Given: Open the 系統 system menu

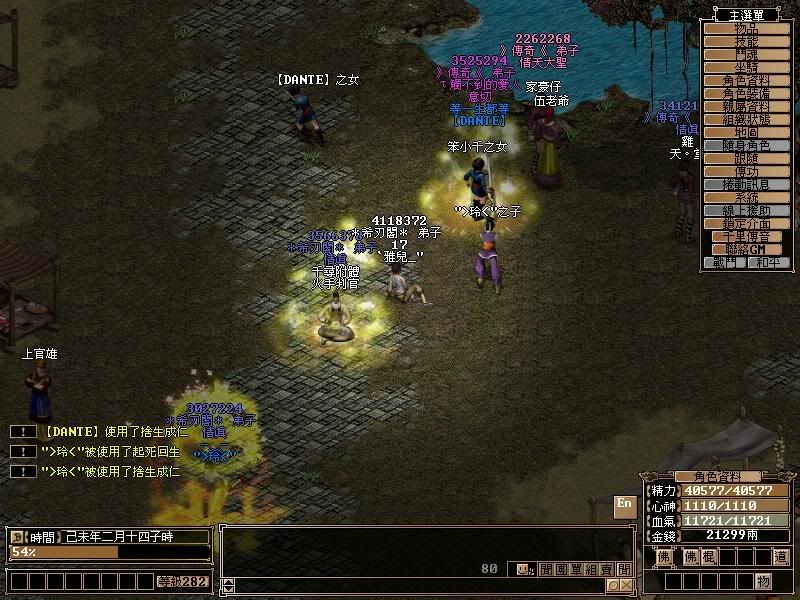Looking at the screenshot, I should coord(747,198).
